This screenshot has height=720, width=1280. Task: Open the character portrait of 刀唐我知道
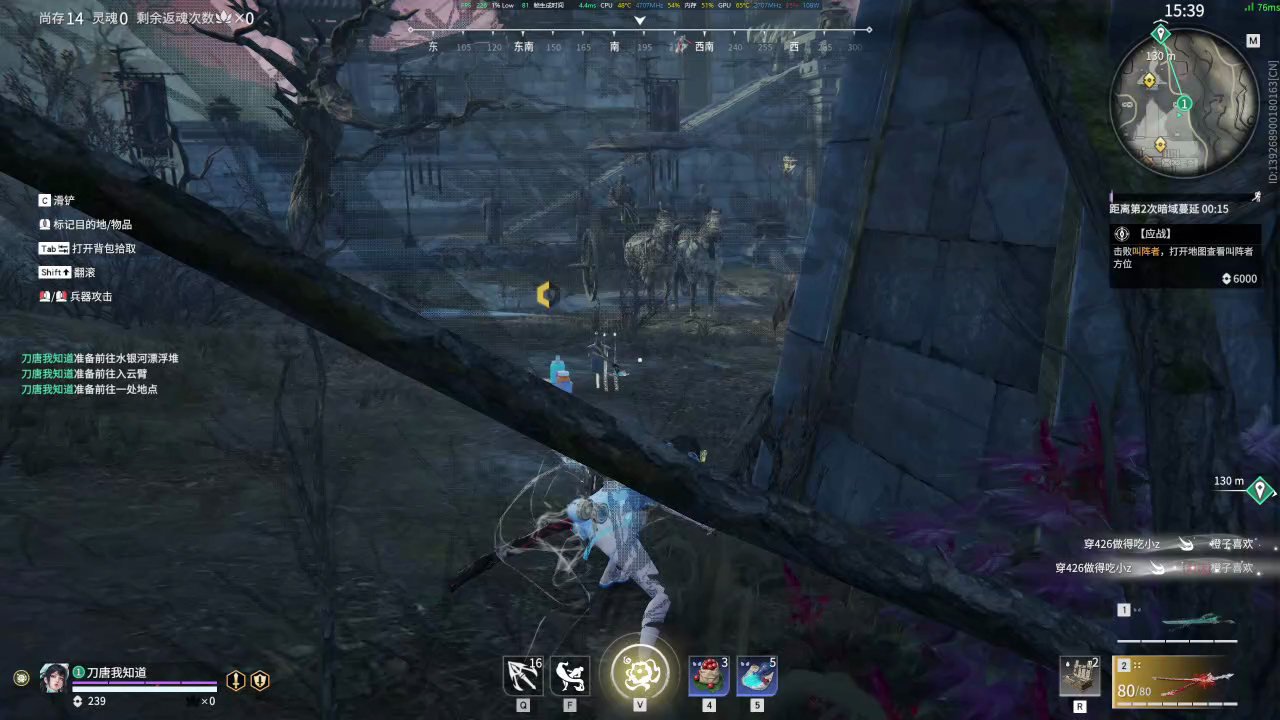click(x=55, y=678)
